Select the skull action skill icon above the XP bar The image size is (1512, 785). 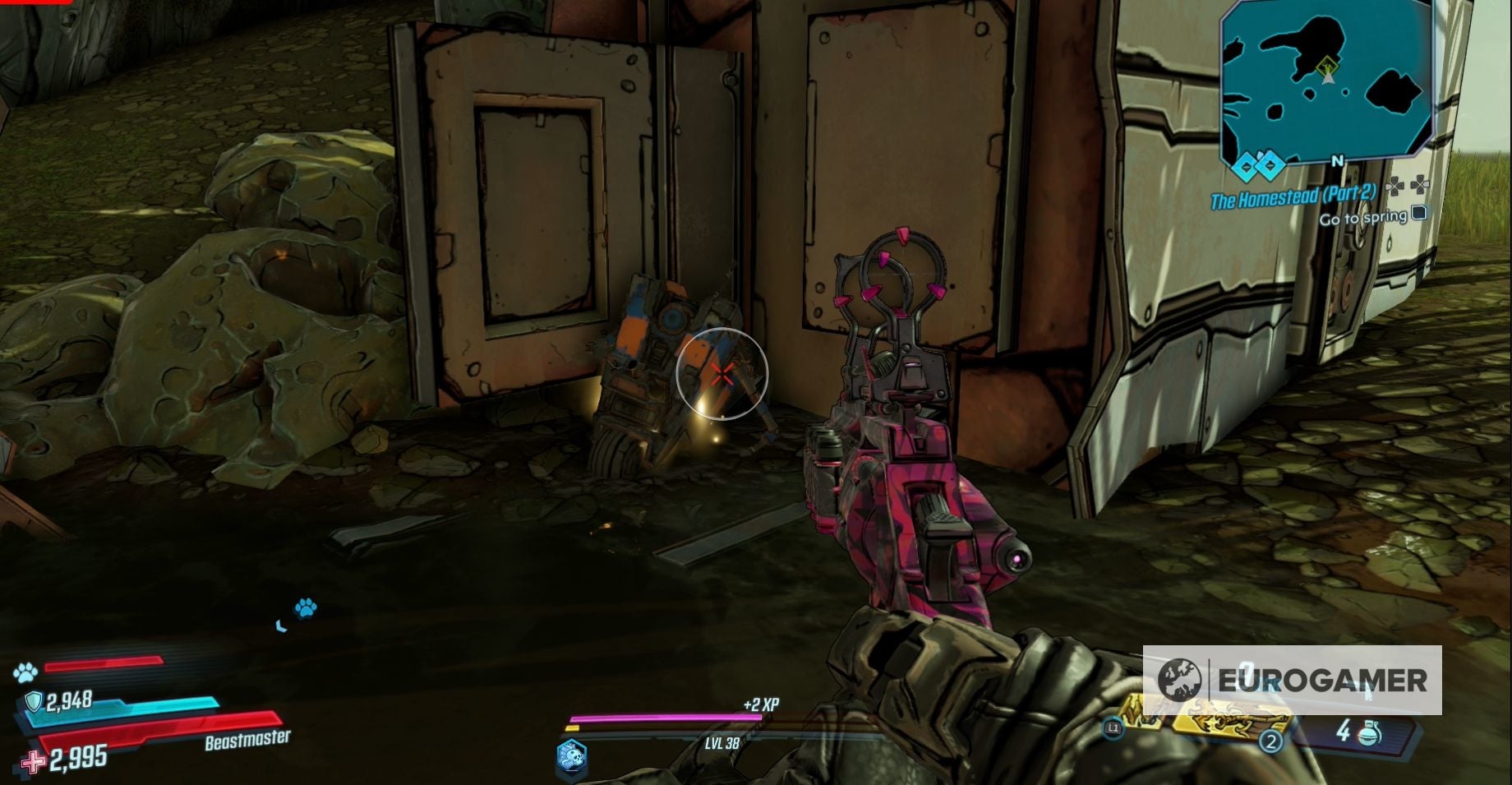click(573, 758)
